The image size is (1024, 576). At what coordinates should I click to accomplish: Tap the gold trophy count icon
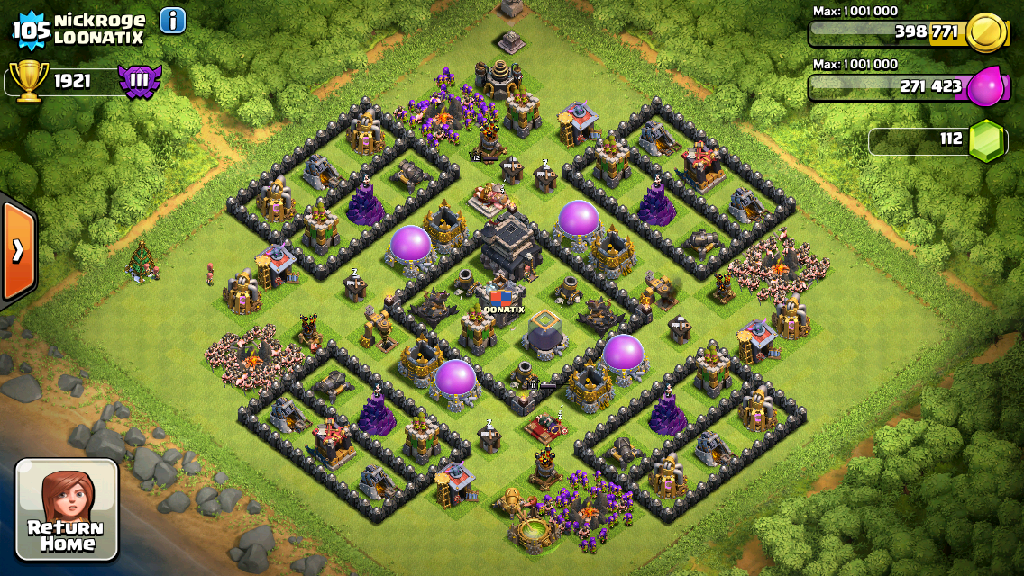click(x=27, y=81)
